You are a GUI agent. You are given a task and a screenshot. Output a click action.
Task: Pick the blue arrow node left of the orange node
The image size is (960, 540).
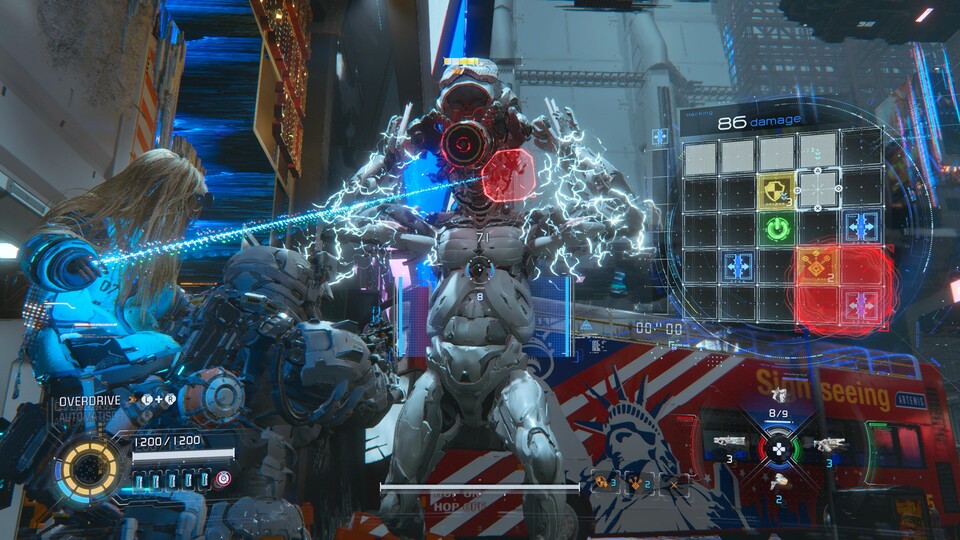pos(738,266)
